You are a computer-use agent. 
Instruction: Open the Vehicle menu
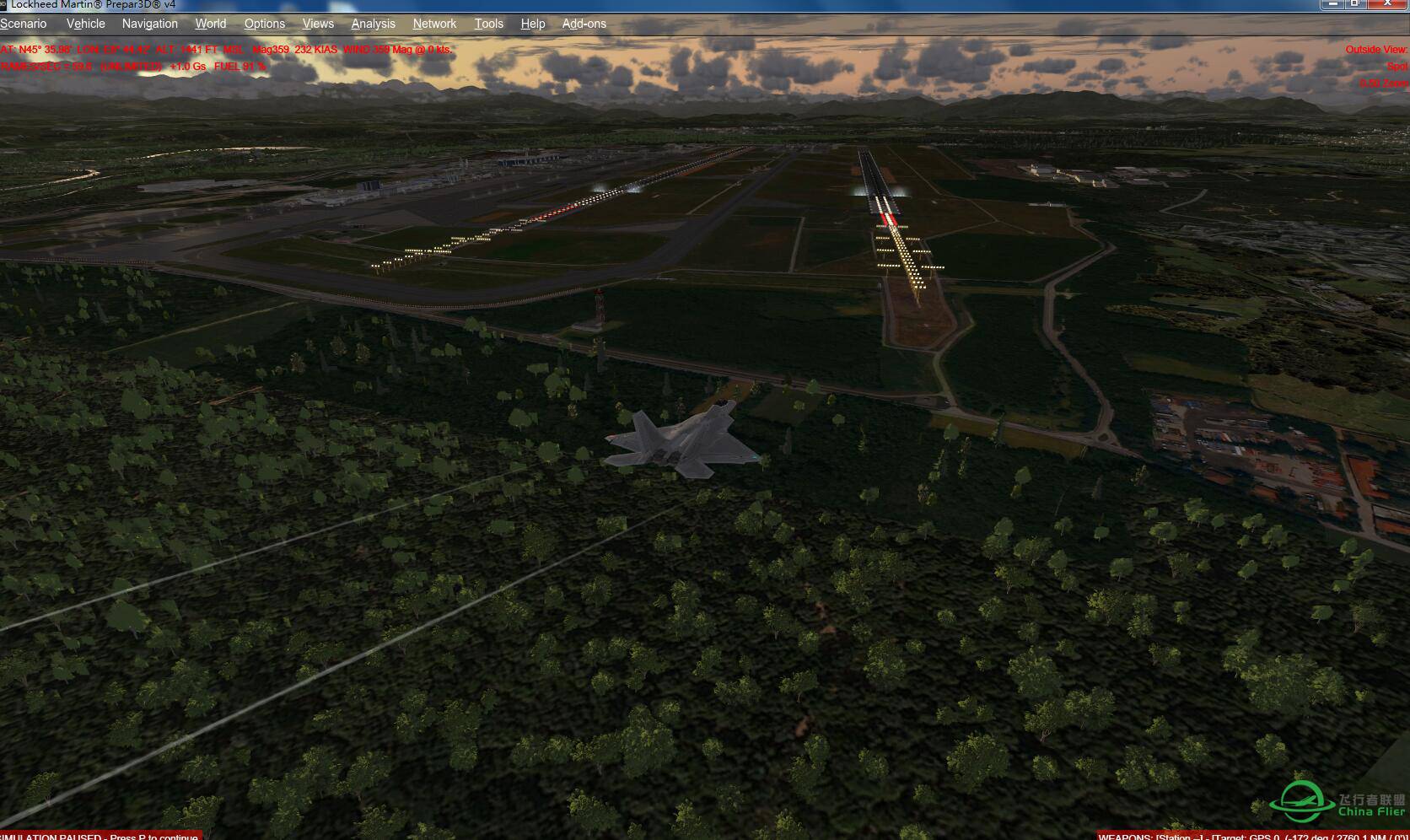(x=85, y=24)
